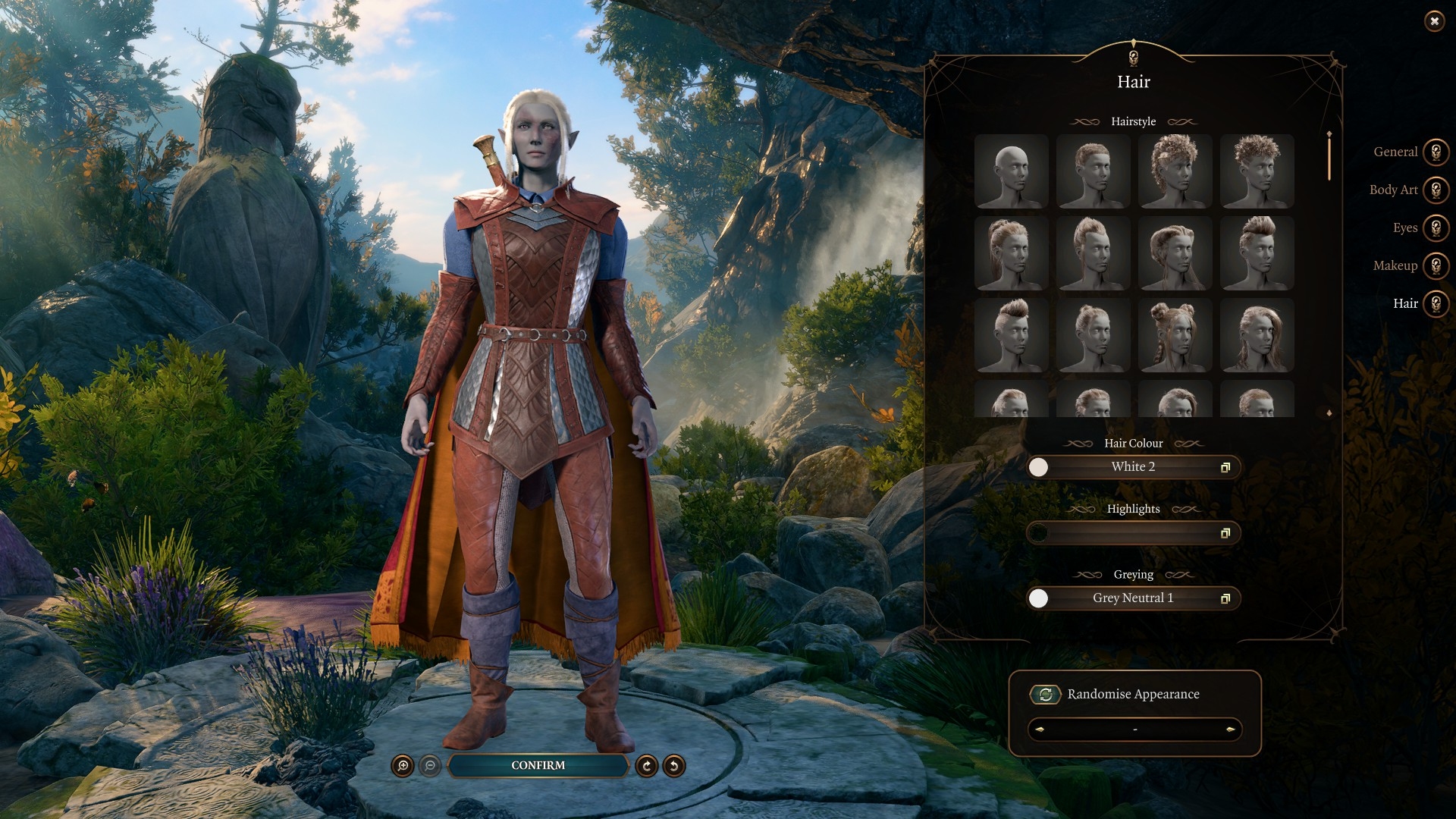Switch to the General tab
This screenshot has height=819, width=1456.
(x=1436, y=152)
